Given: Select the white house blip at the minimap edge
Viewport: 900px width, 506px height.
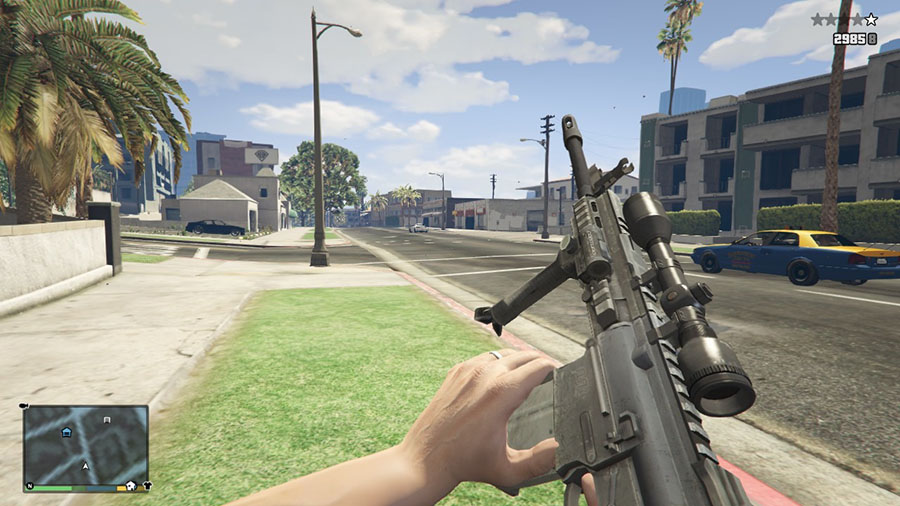Looking at the screenshot, I should pos(130,486).
